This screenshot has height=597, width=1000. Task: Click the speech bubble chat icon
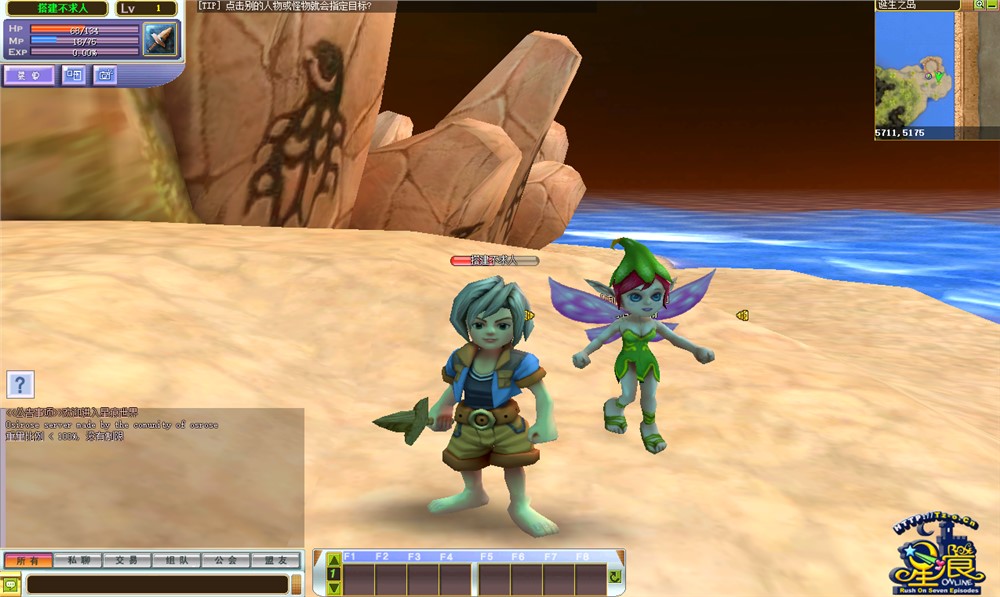(11, 584)
